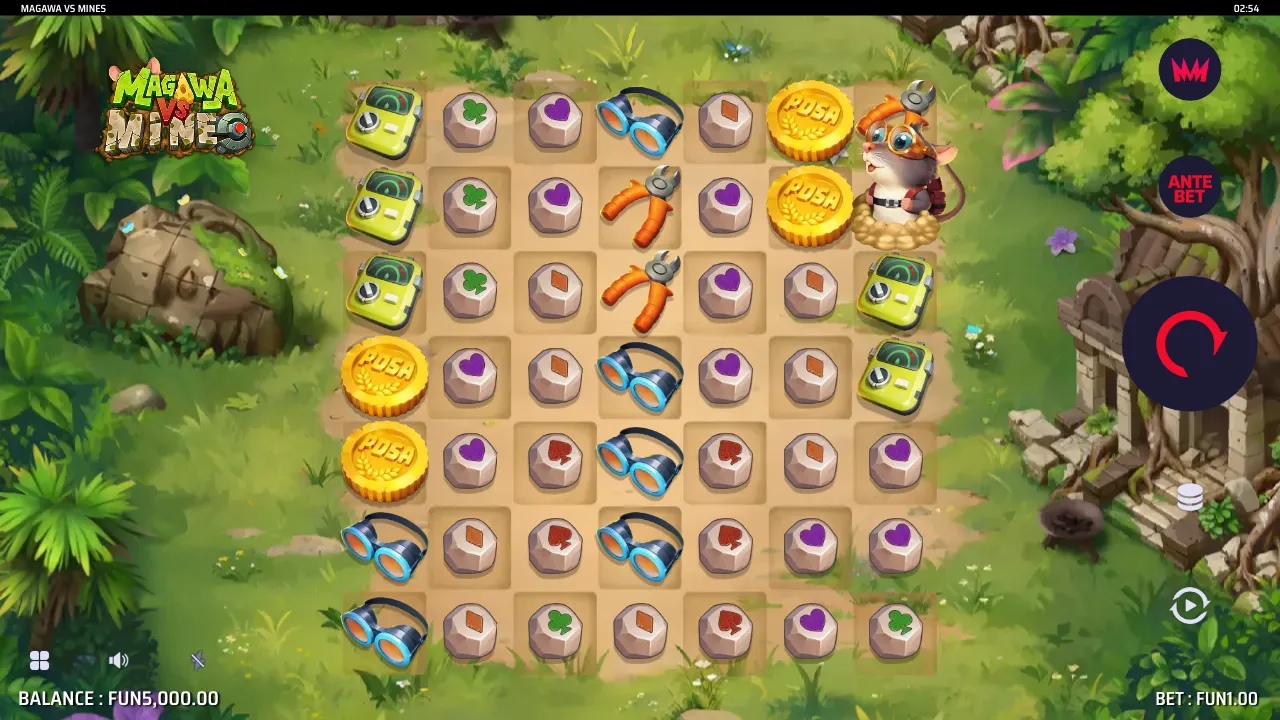Image resolution: width=1280 pixels, height=720 pixels.
Task: Start autoplay using the circular play icon
Action: coord(1190,605)
